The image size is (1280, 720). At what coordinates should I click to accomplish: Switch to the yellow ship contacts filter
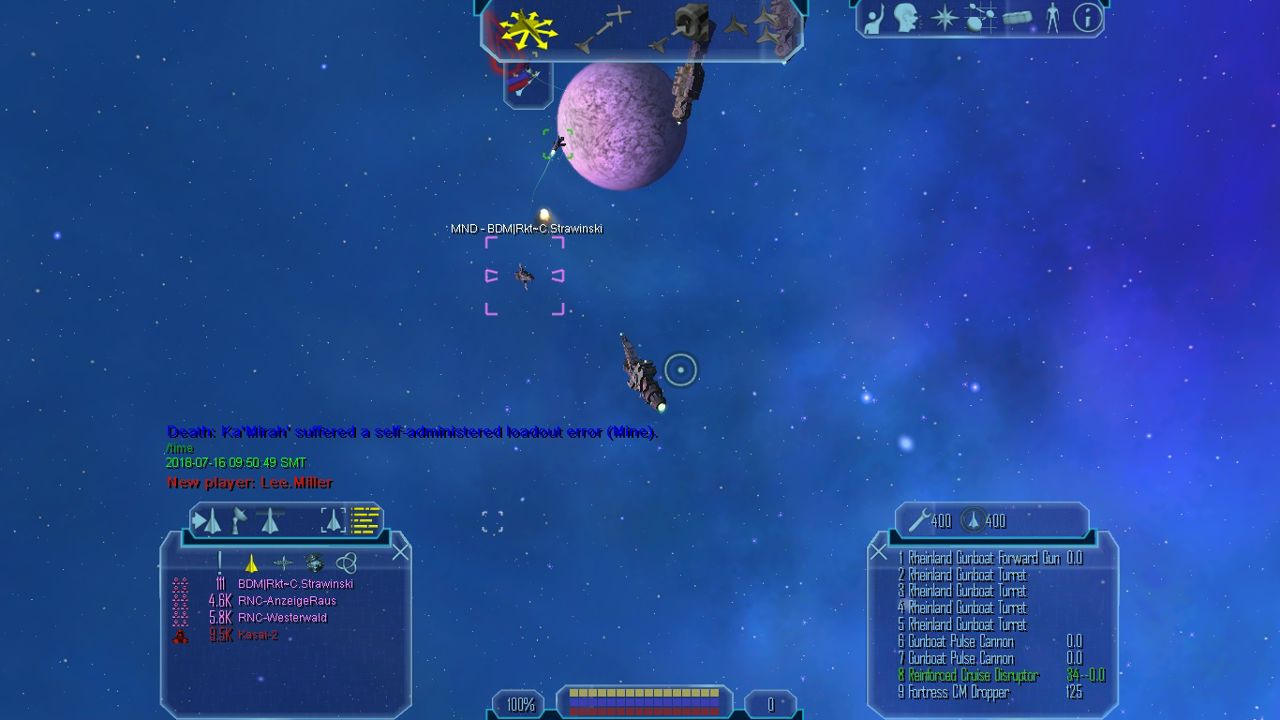pos(251,563)
